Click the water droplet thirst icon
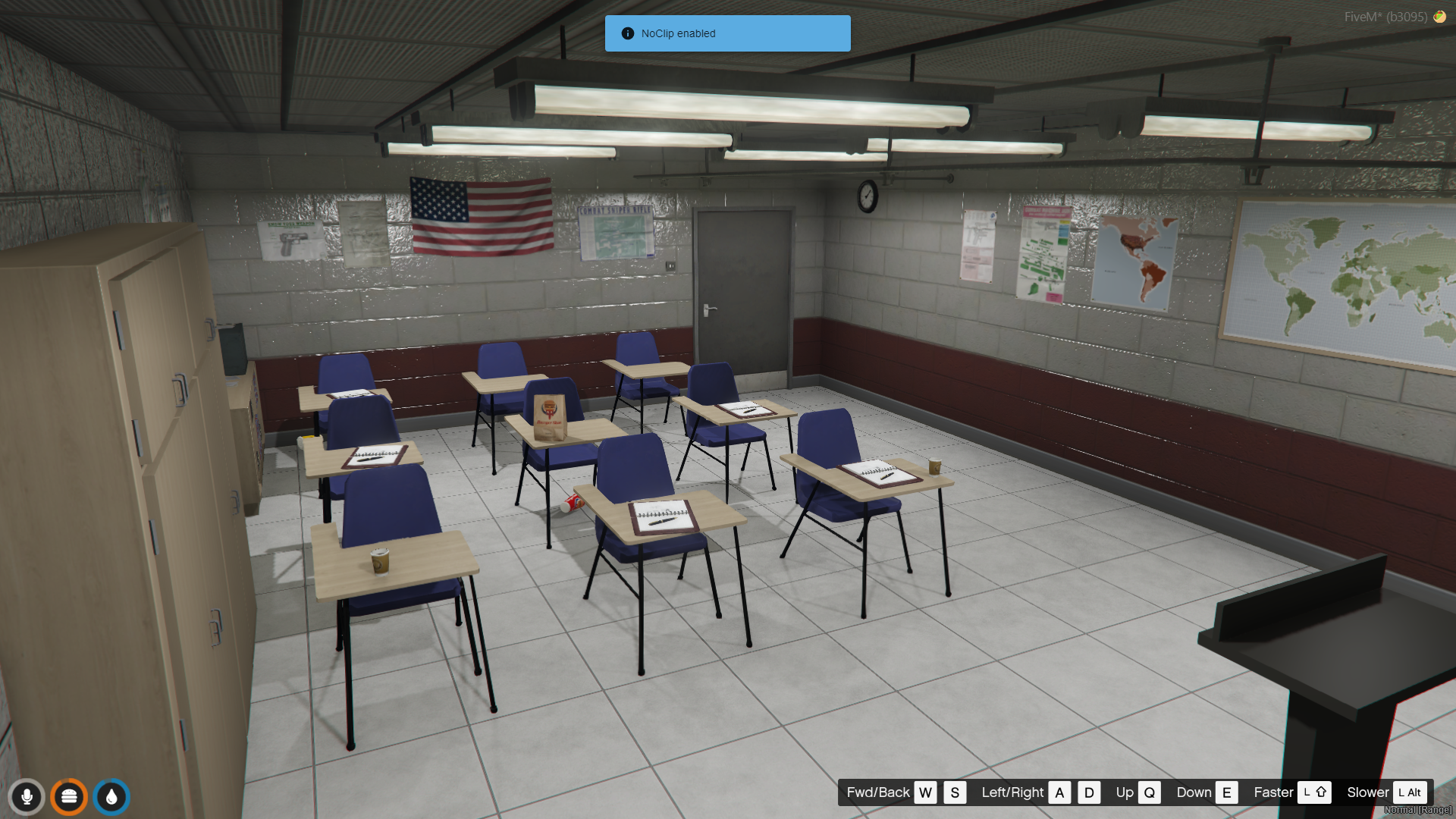Image resolution: width=1456 pixels, height=819 pixels. coord(111,797)
